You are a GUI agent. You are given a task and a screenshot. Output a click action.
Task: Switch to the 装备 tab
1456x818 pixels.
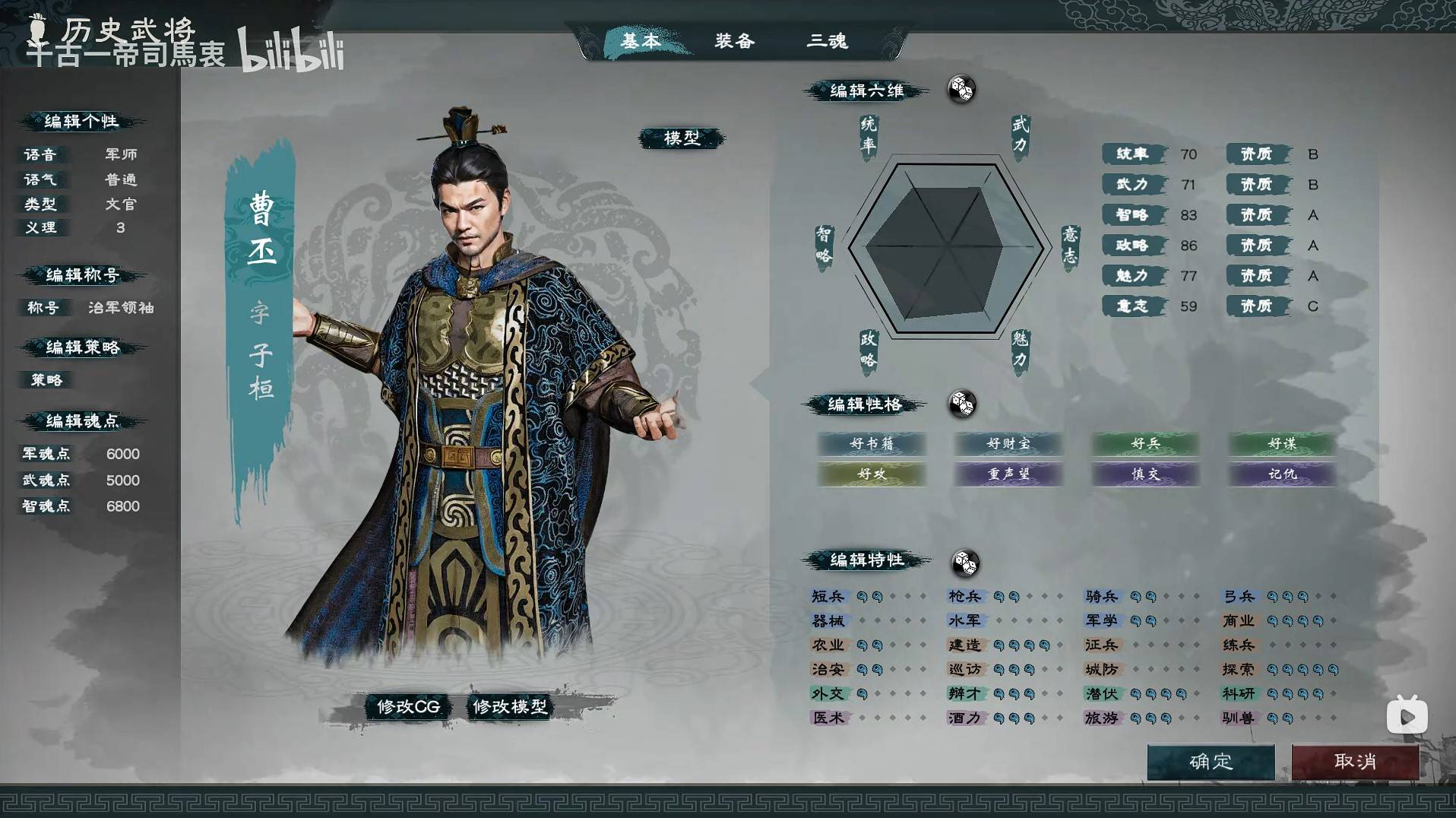coord(734,43)
